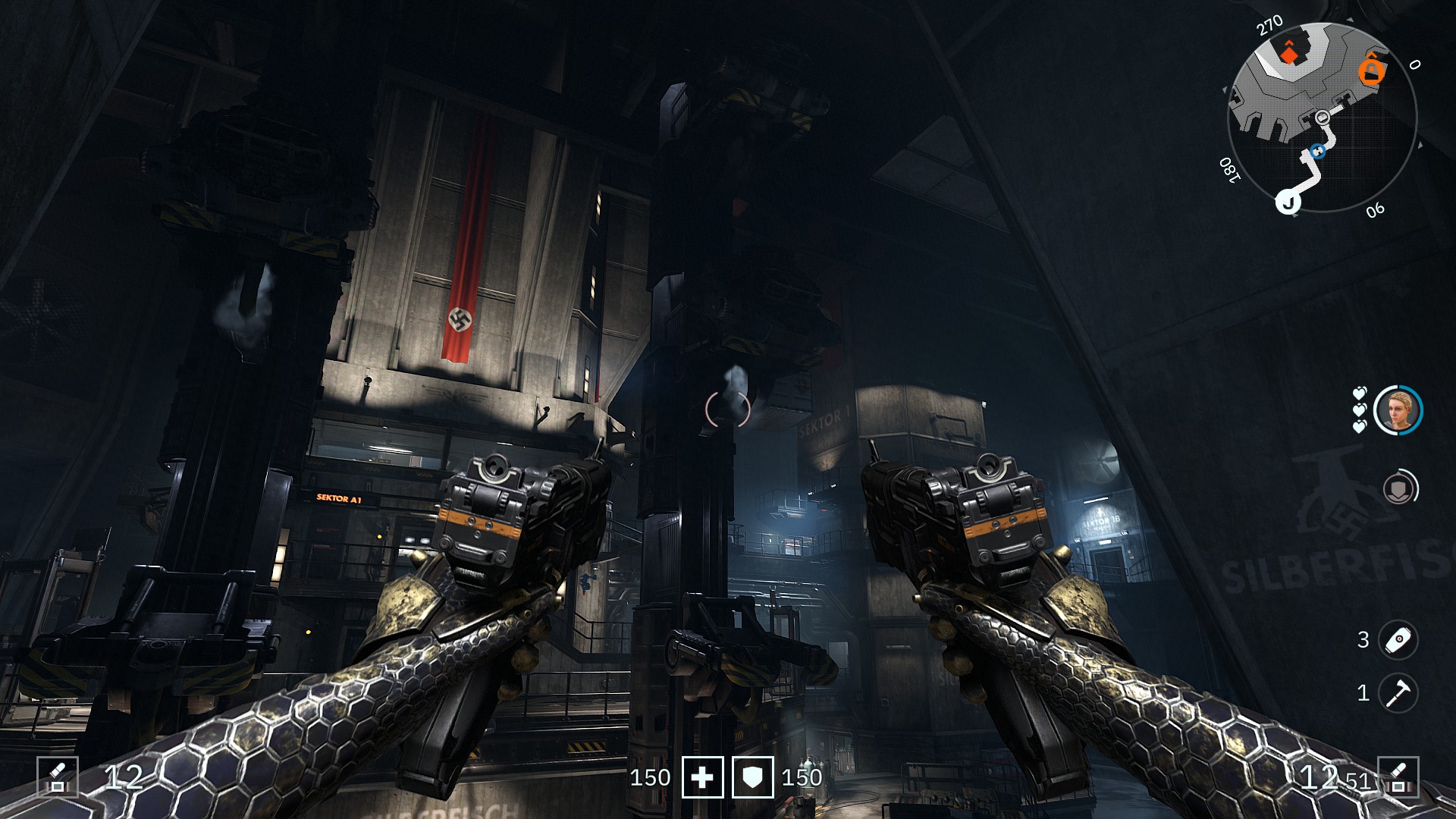
Task: Click the circular minimap
Action: tap(1322, 118)
